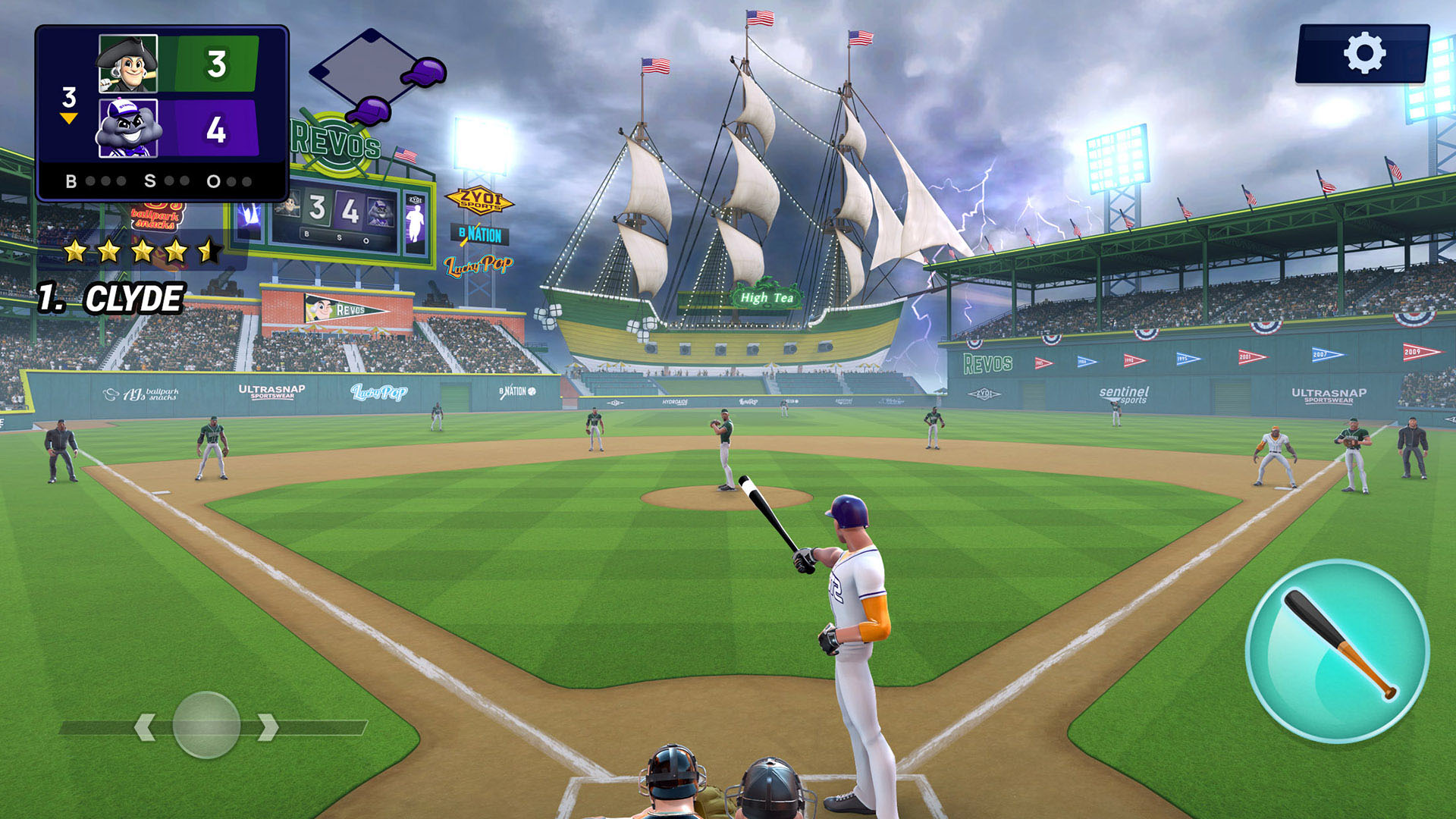Tap the right arrow on batter slider
The width and height of the screenshot is (1456, 819).
(x=268, y=726)
